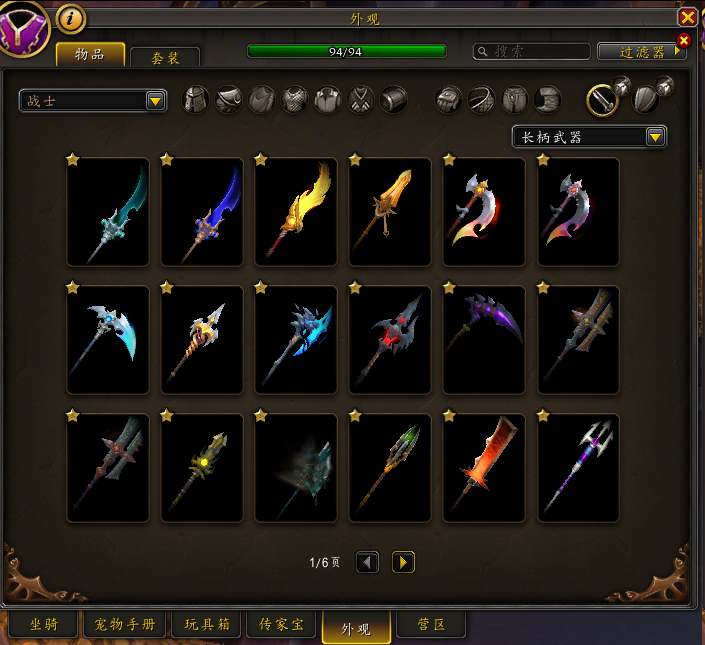Image resolution: width=705 pixels, height=645 pixels.
Task: Select the icy blue scythe appearance
Action: point(108,340)
